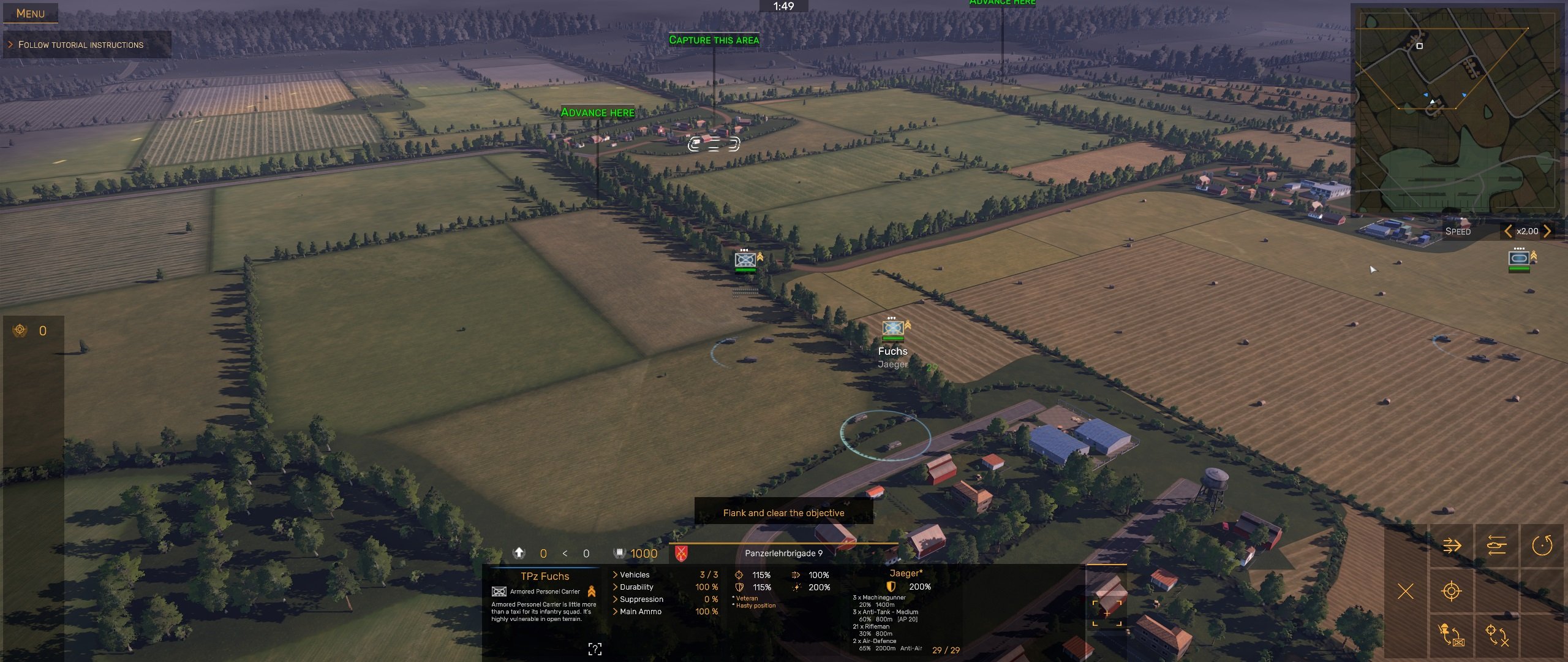
Task: Select the reverse movement order icon
Action: [x=1496, y=544]
